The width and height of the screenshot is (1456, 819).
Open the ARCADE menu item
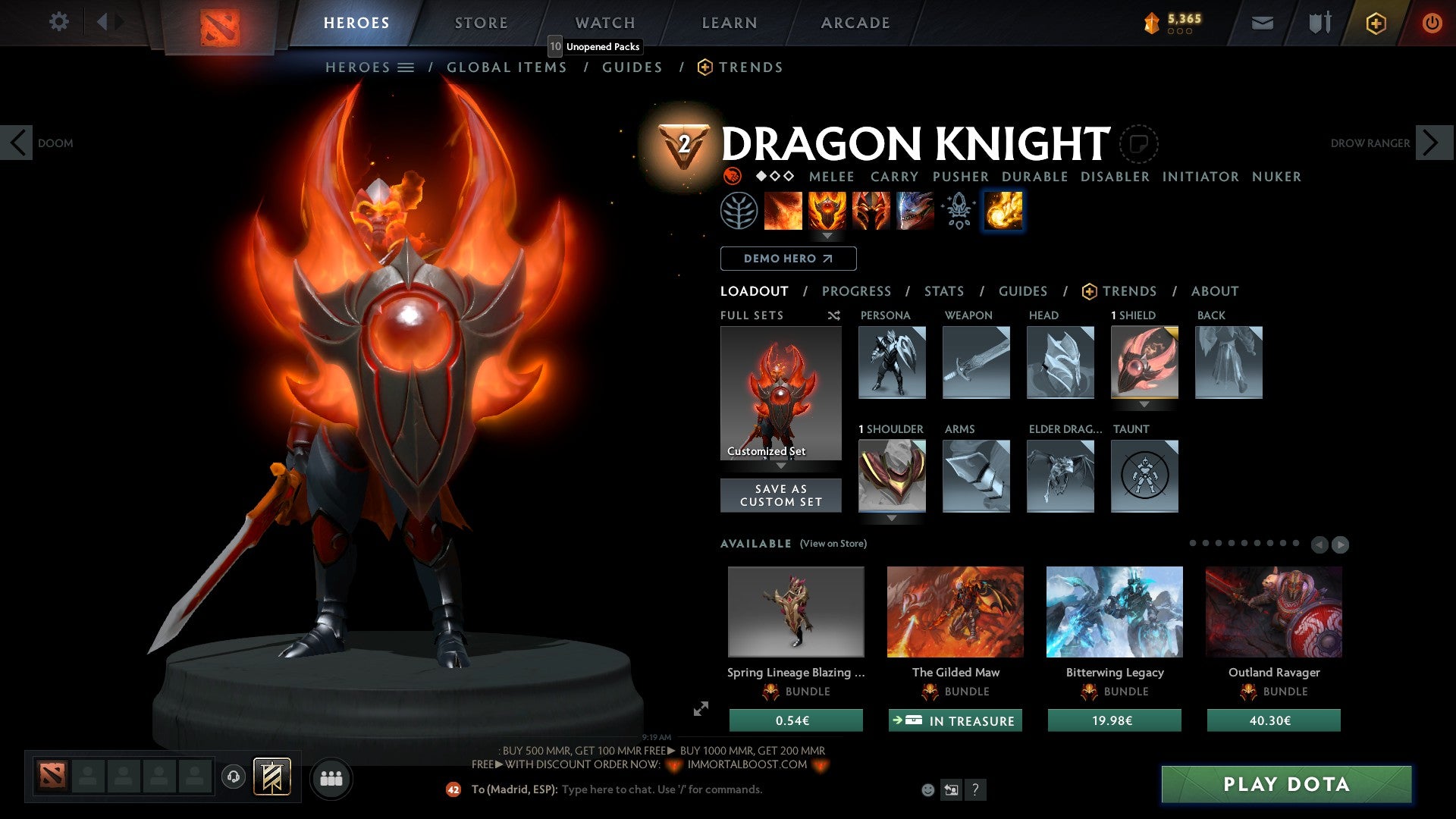[855, 22]
